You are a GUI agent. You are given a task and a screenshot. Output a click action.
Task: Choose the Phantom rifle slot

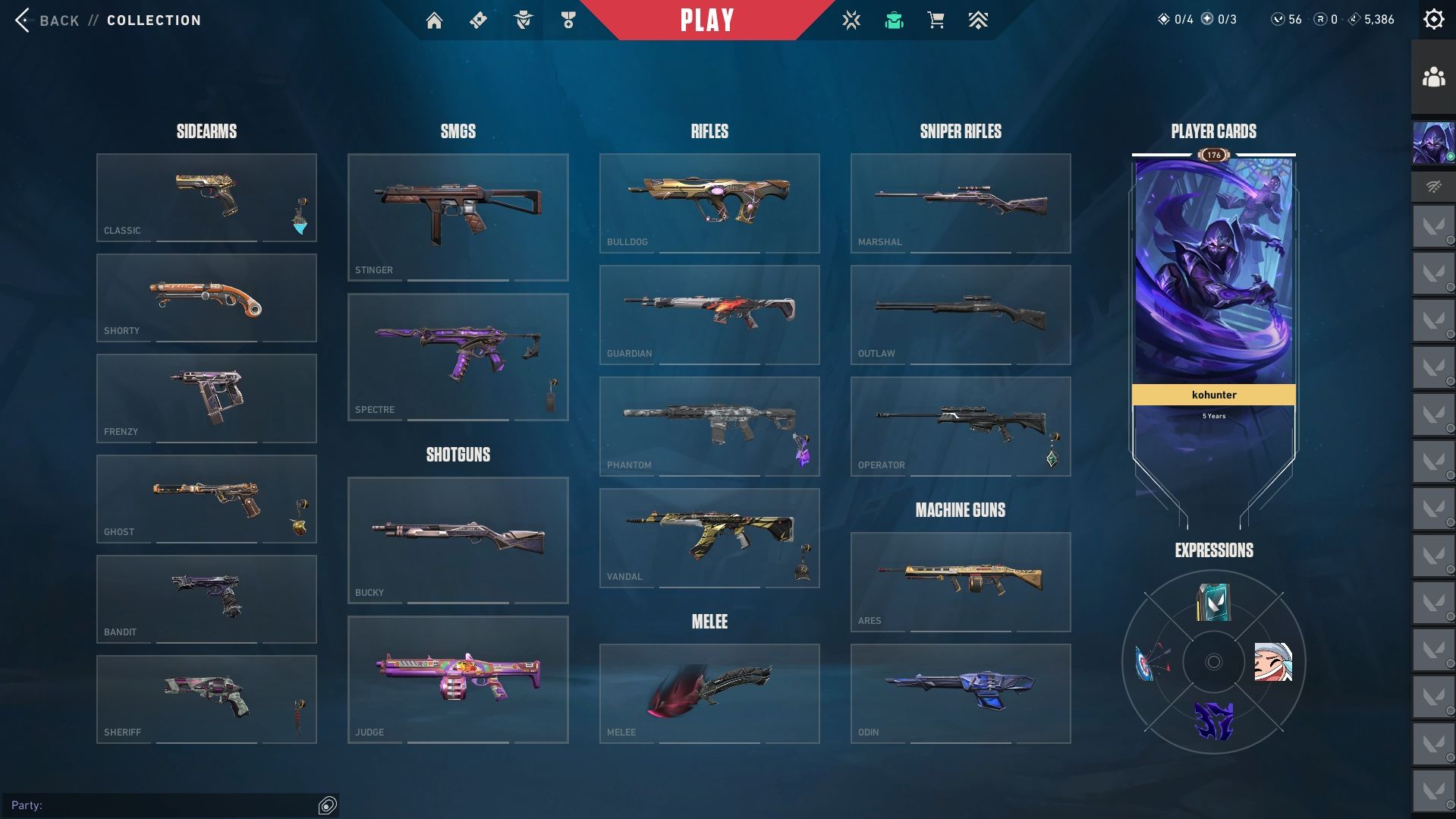pos(709,426)
